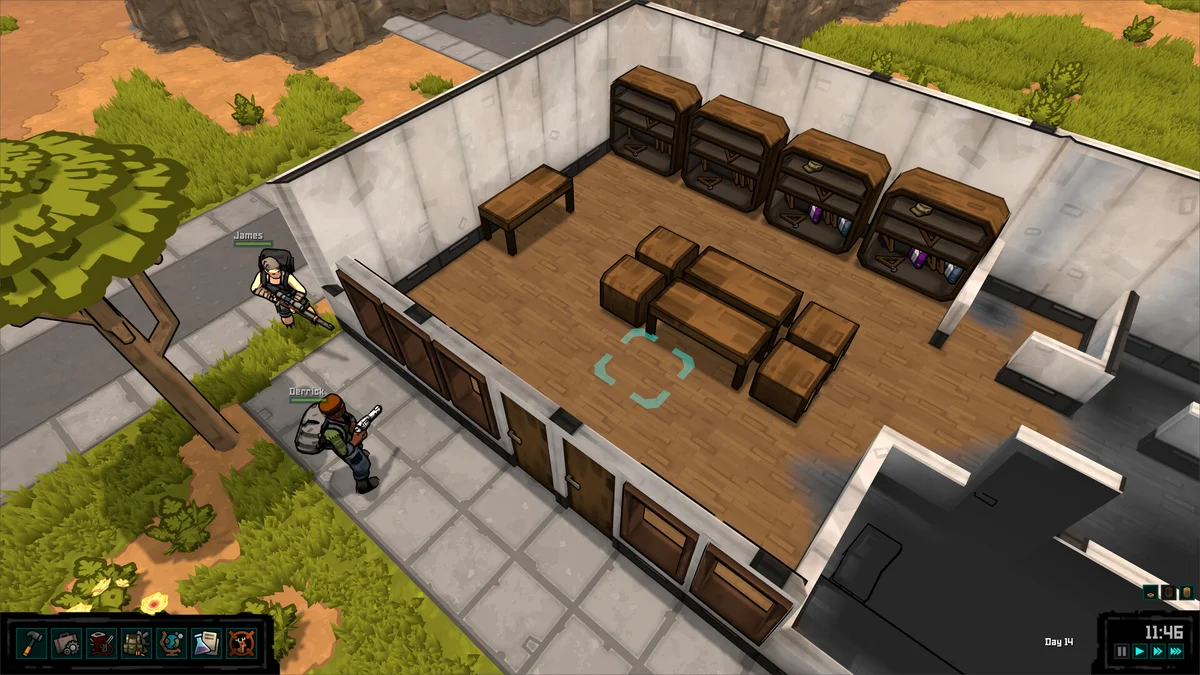The height and width of the screenshot is (675, 1200).
Task: Select the thread and scissors crafting icon
Action: 101,642
